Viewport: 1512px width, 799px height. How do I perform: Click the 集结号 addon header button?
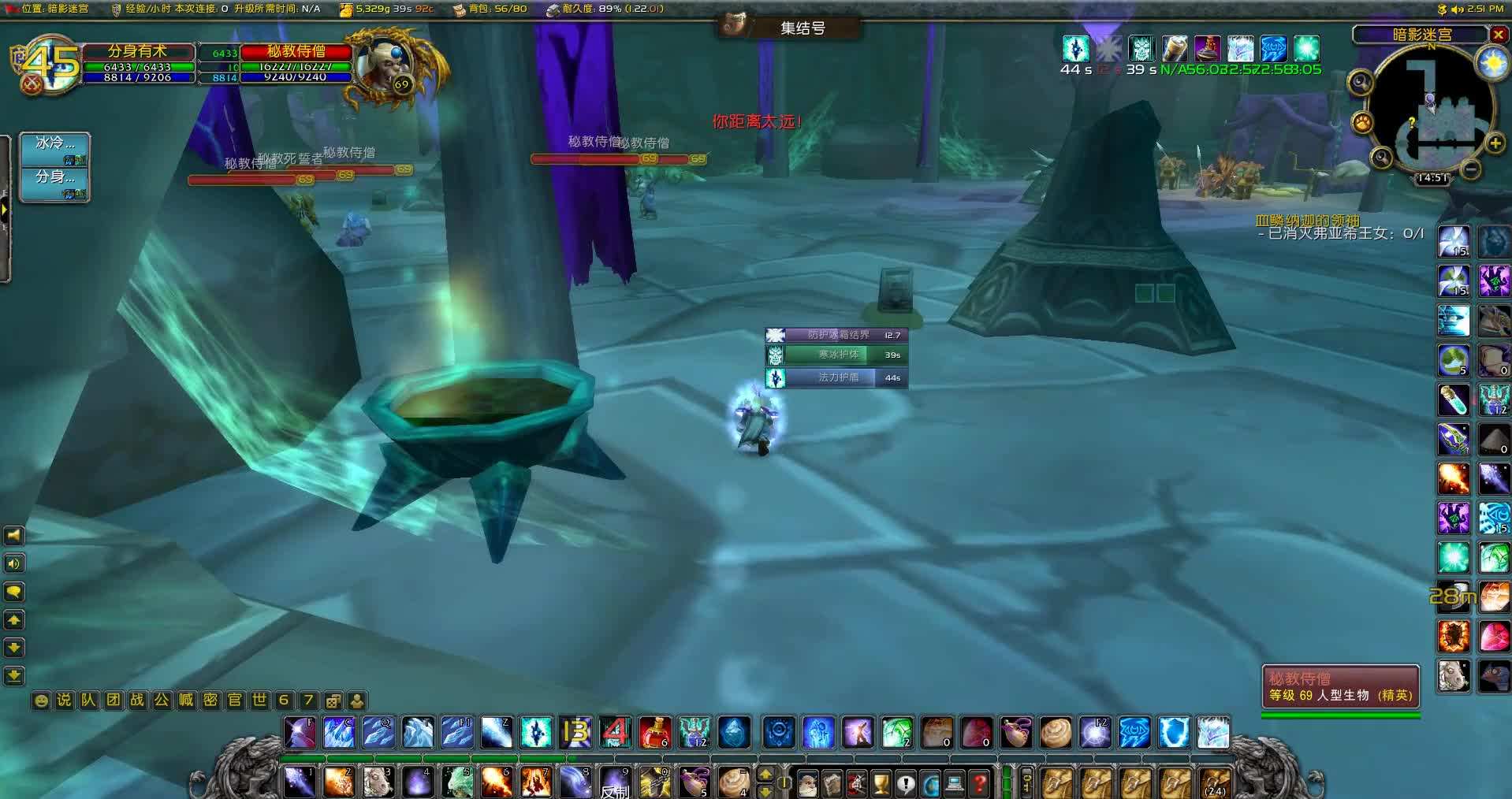(802, 28)
